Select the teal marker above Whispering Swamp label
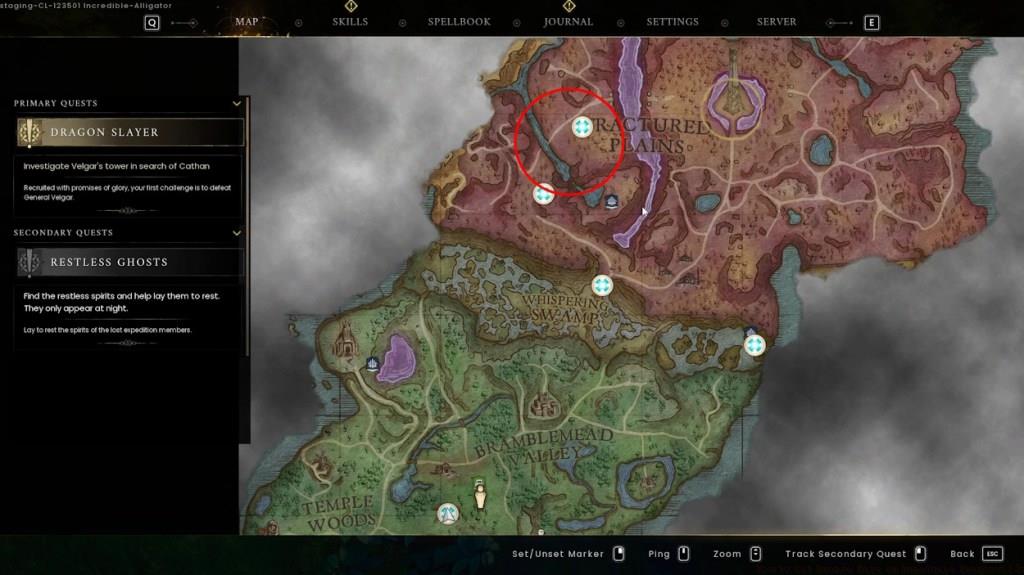1024x575 pixels. coord(602,286)
